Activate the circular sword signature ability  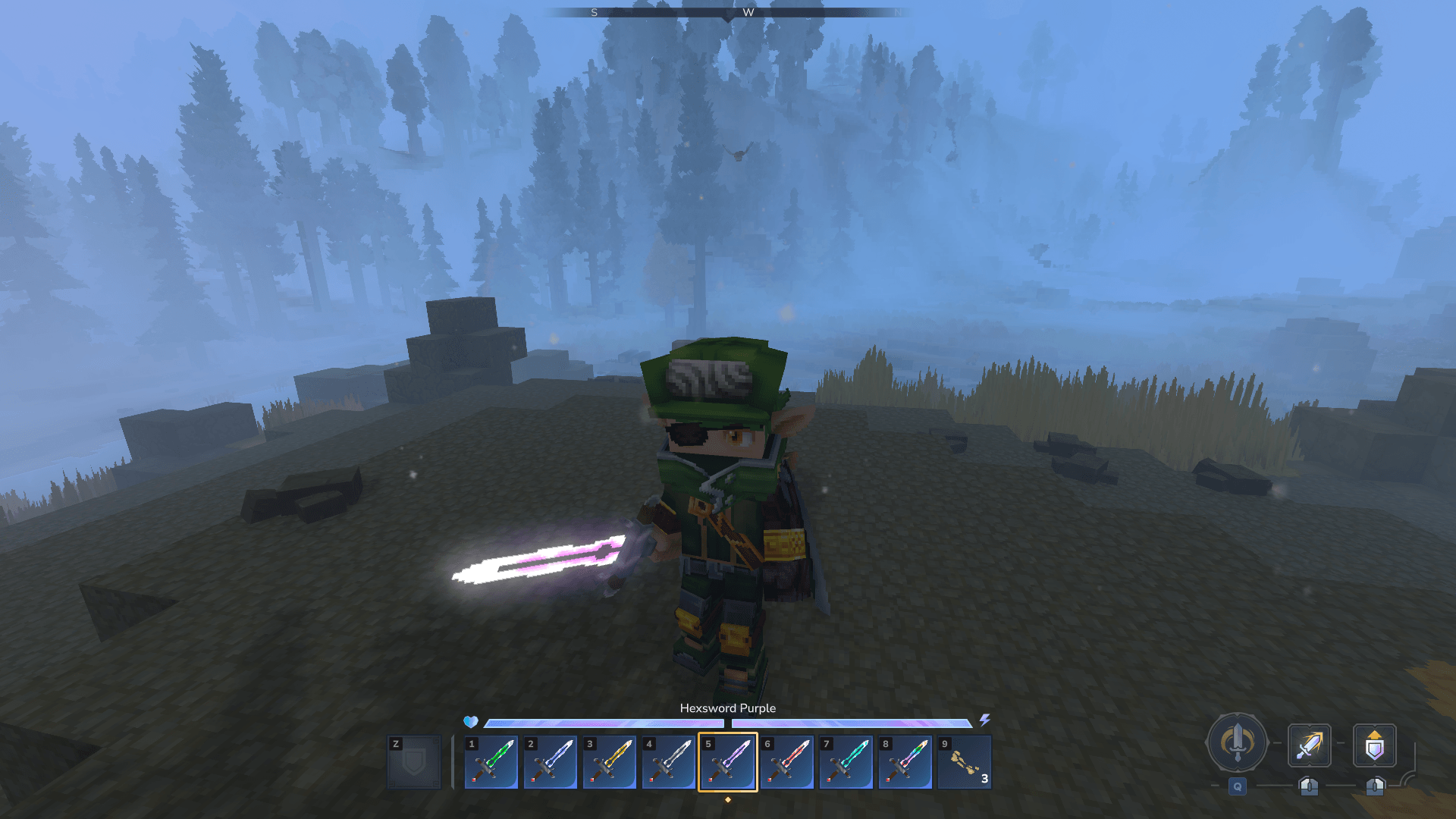coord(1237,743)
